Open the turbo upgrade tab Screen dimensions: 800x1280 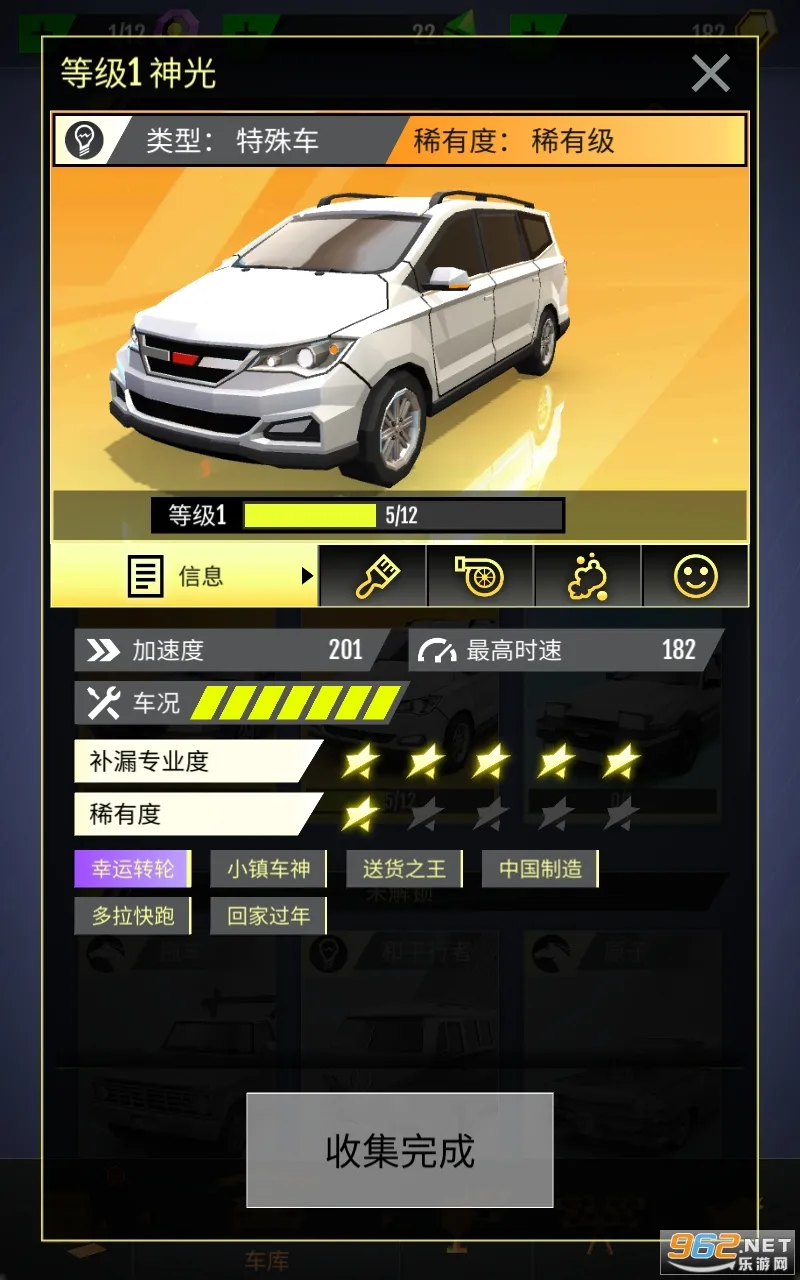coord(480,576)
